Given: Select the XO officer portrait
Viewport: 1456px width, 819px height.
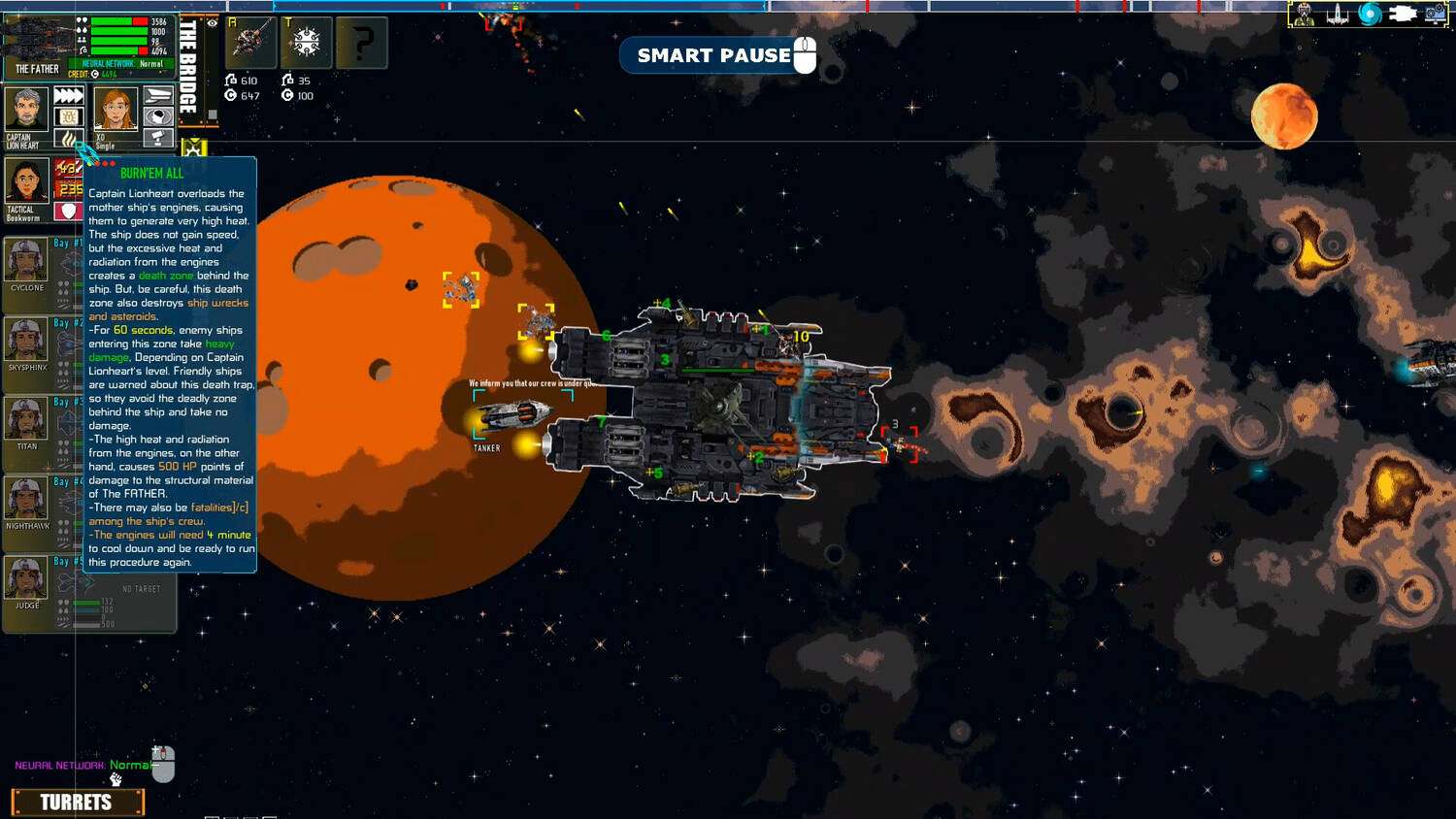Looking at the screenshot, I should point(115,110).
